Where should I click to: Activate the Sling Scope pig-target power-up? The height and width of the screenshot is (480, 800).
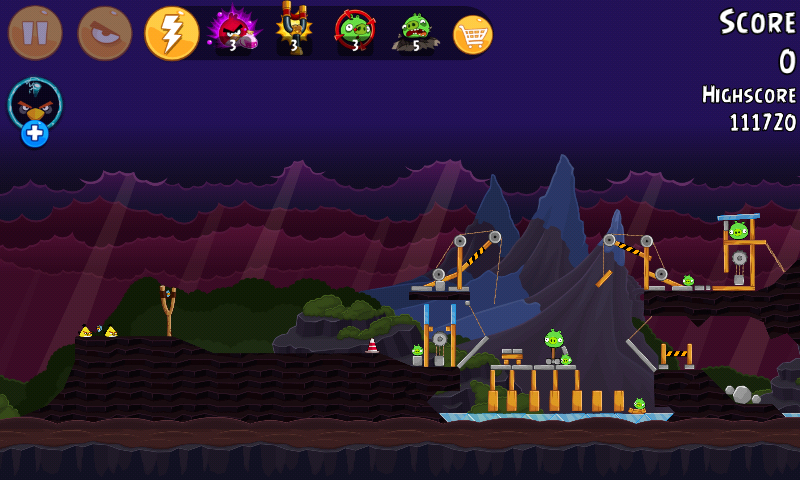pos(354,32)
